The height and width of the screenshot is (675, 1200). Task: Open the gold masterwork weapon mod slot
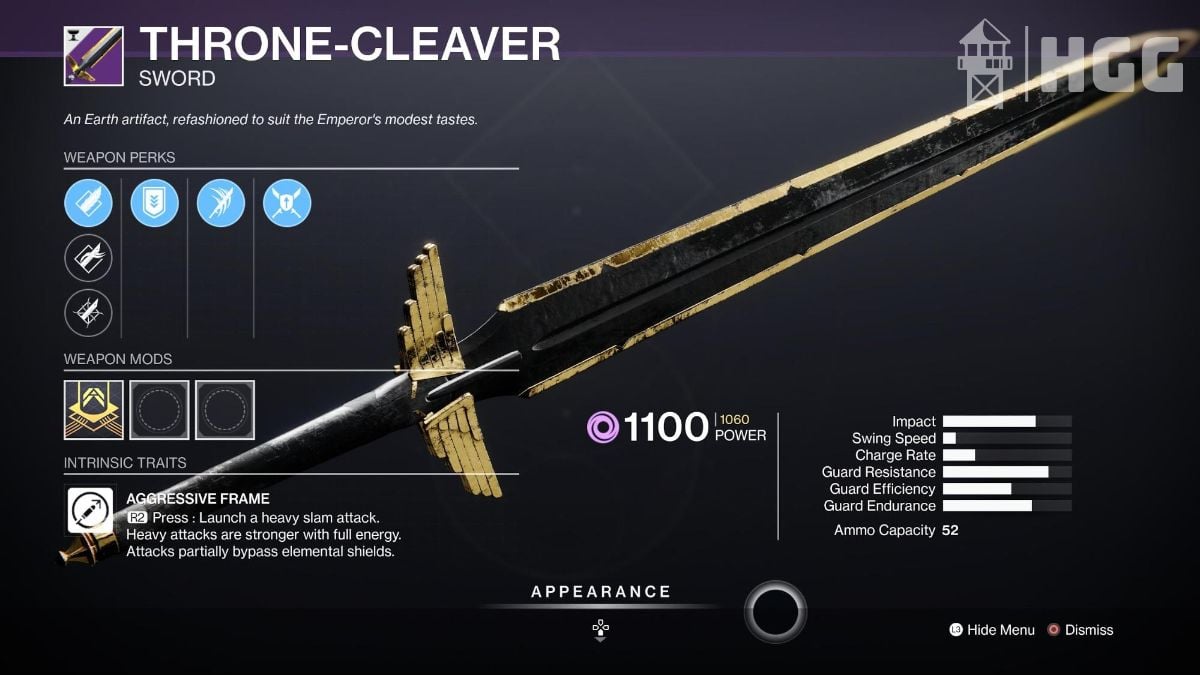pos(94,410)
